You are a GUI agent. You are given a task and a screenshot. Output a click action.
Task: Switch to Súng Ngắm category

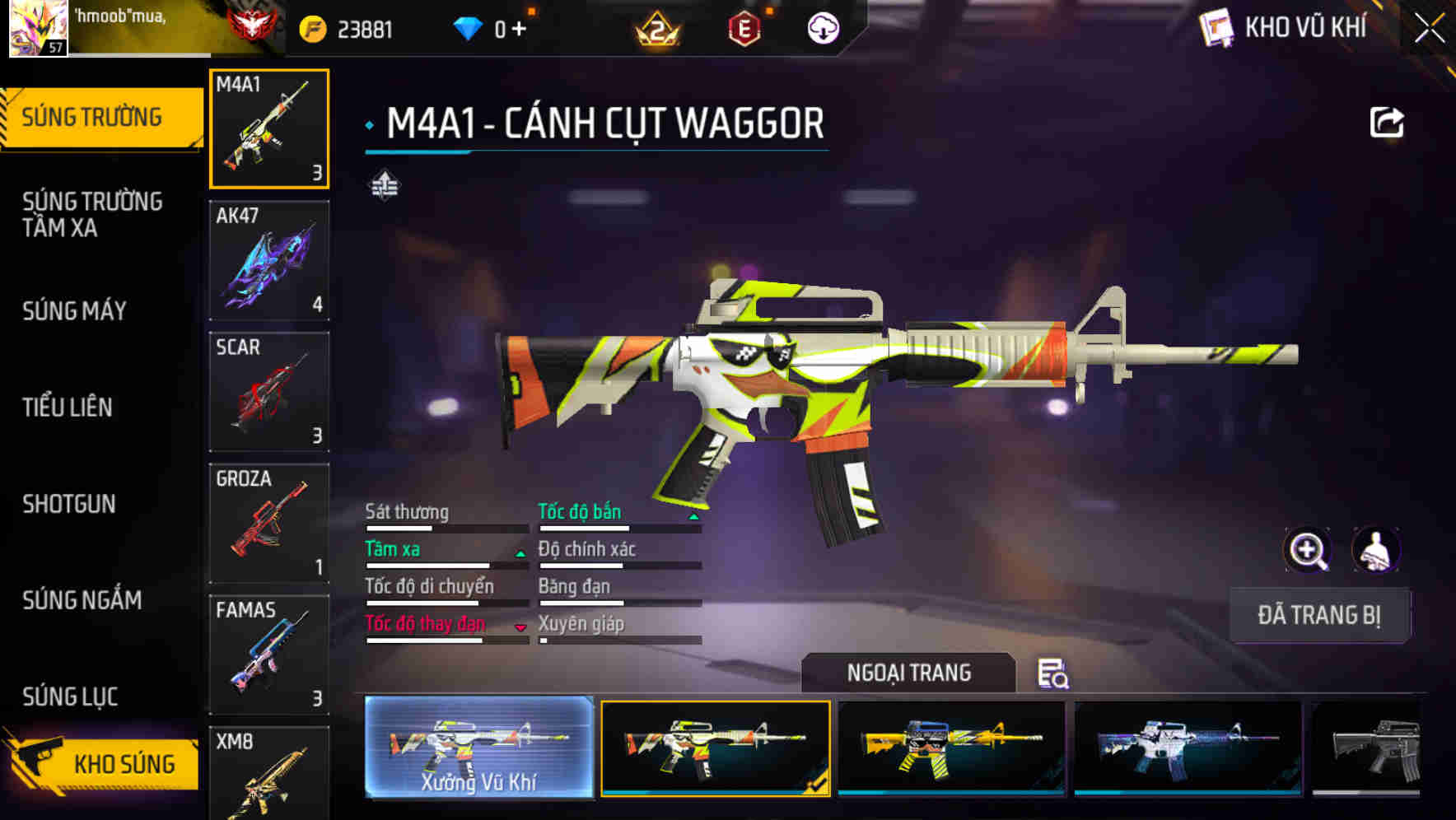coord(82,600)
